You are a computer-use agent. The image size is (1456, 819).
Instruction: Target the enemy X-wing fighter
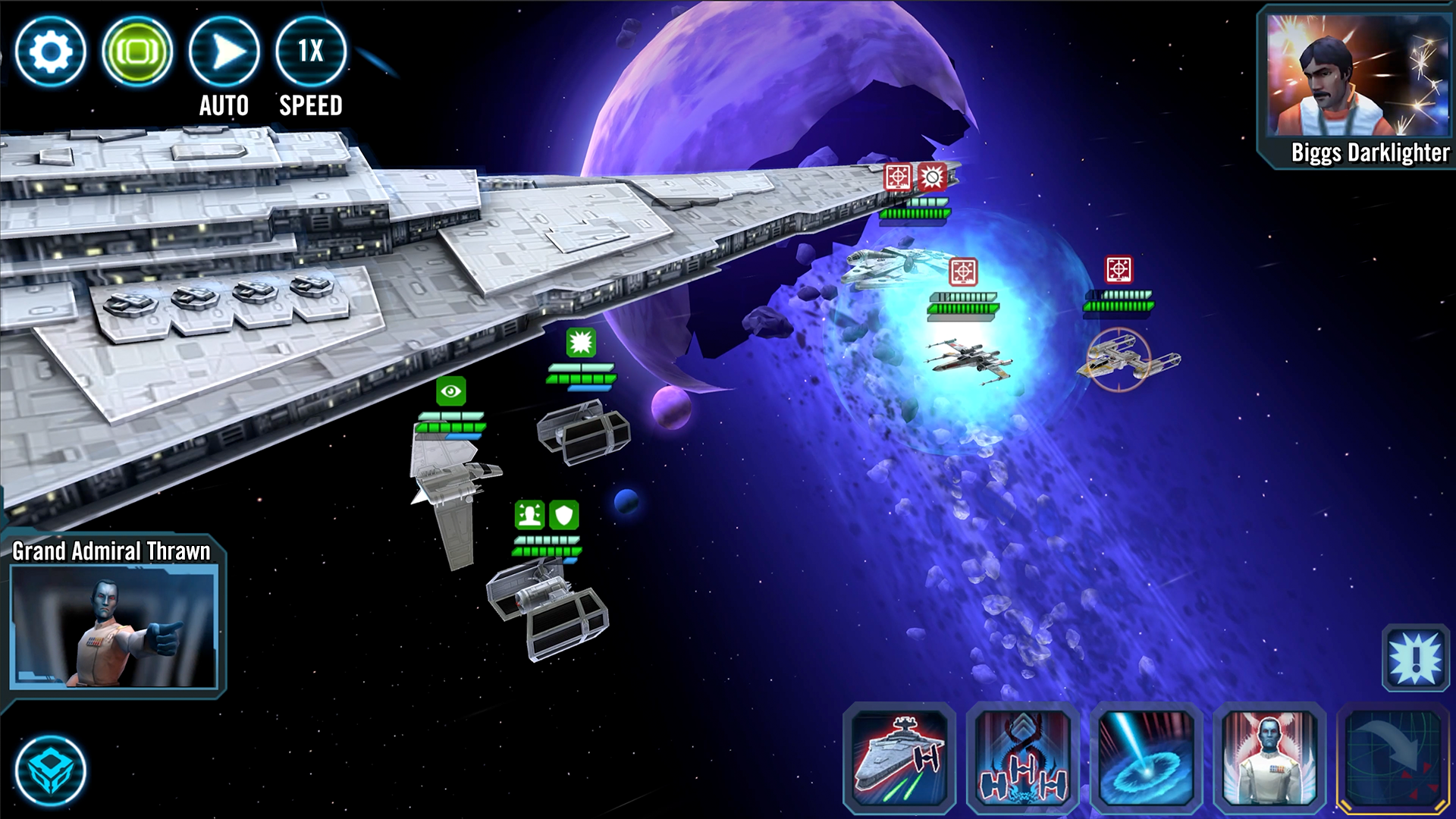[x=967, y=359]
